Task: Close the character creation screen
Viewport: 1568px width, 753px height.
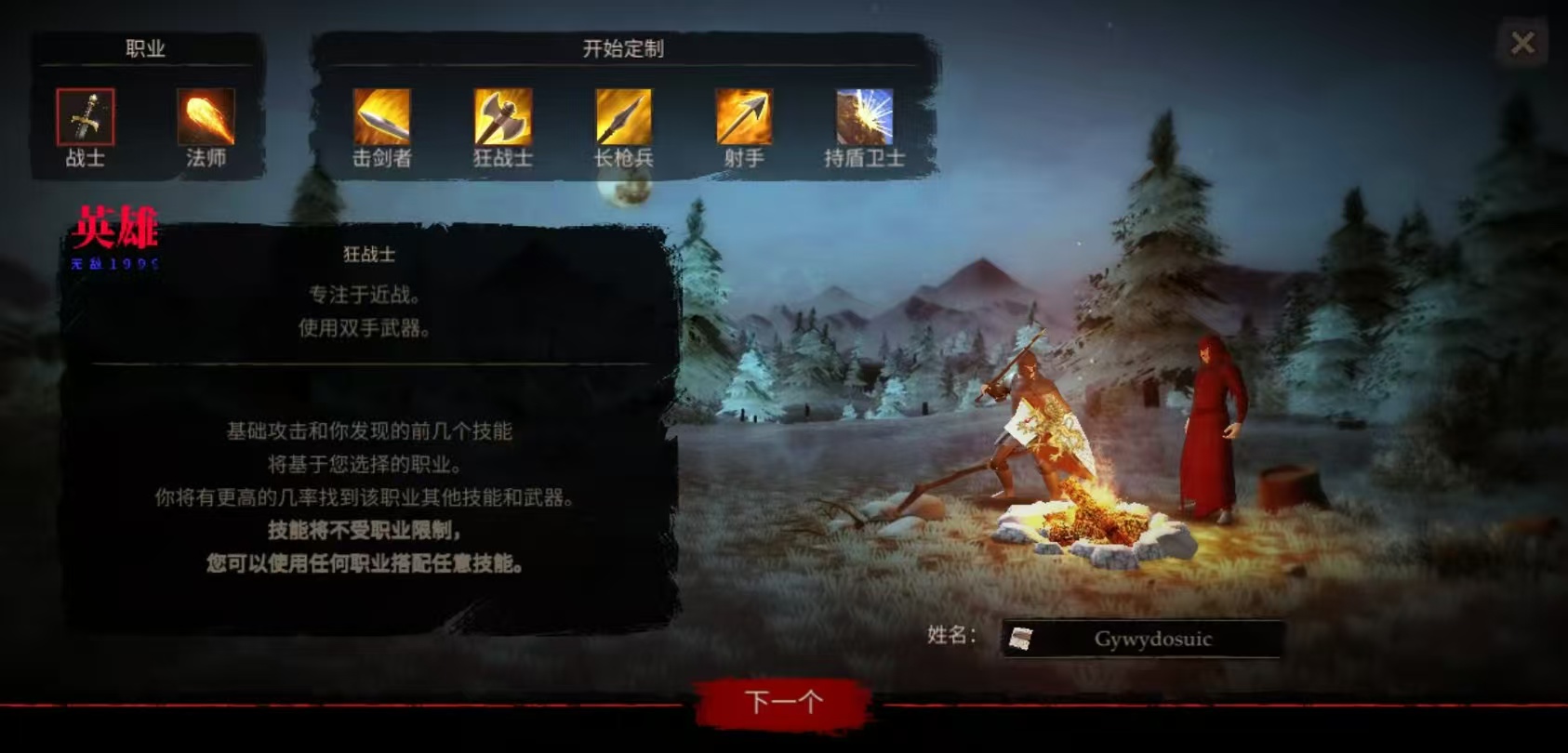Action: (x=1522, y=42)
